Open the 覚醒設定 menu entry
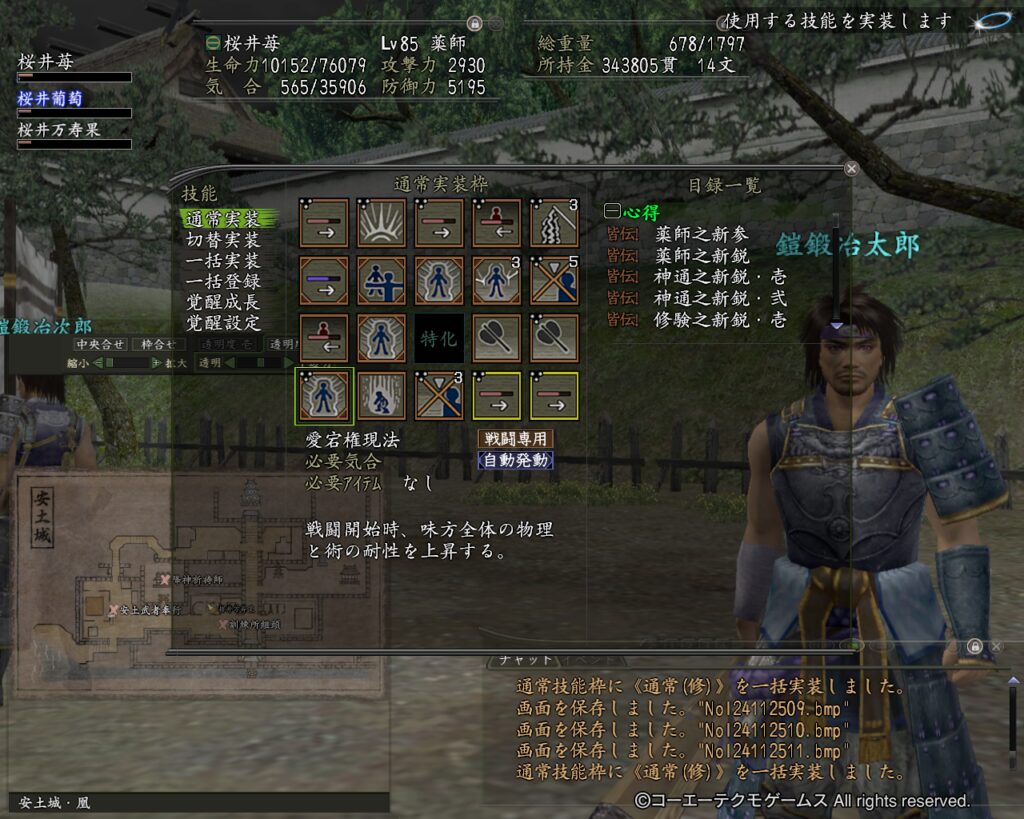 pos(222,323)
